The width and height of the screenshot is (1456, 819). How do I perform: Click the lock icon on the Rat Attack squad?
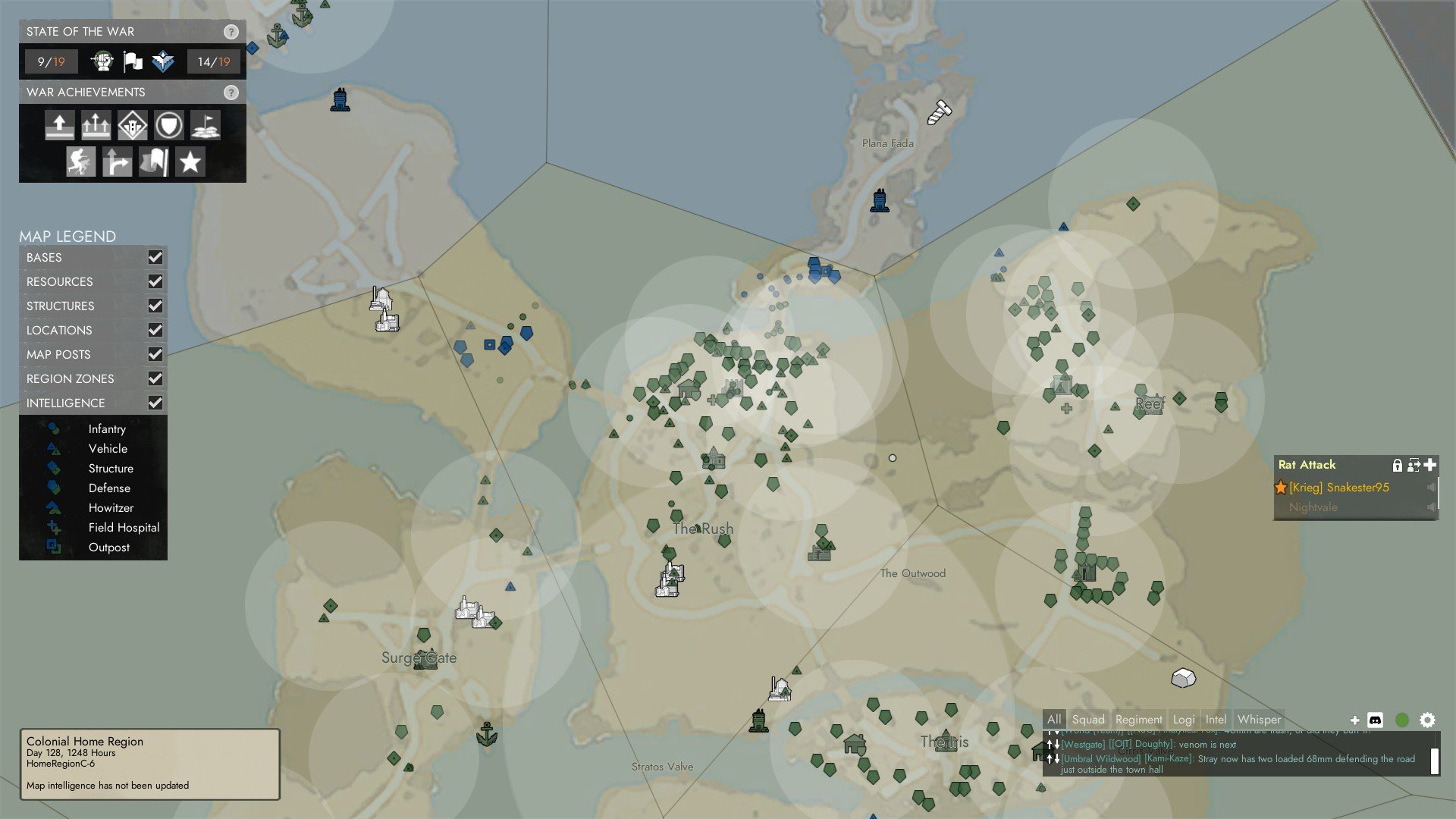(1398, 464)
